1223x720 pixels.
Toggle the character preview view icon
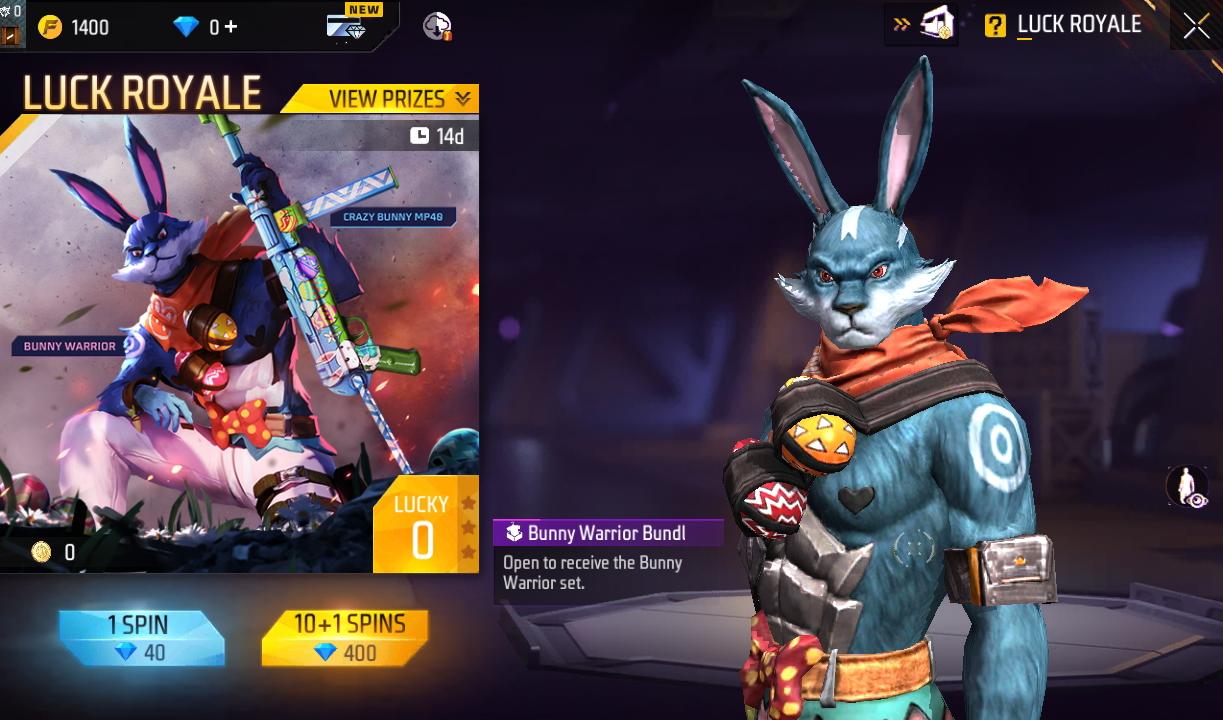coord(1187,487)
